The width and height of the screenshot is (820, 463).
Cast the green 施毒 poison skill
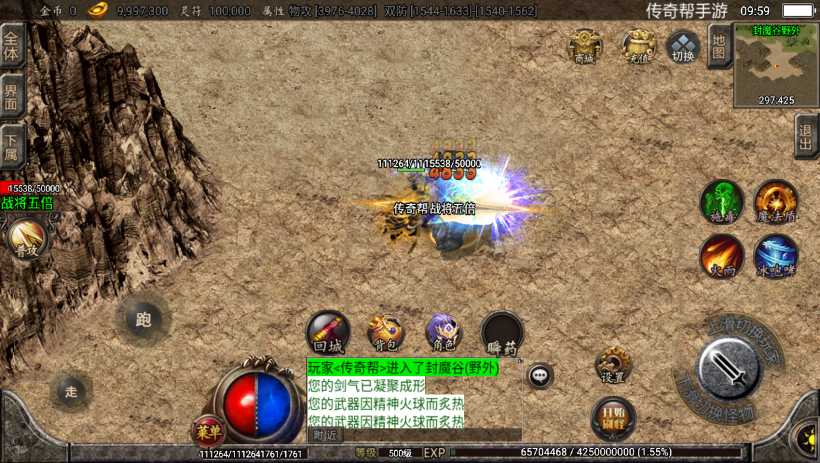coord(721,201)
